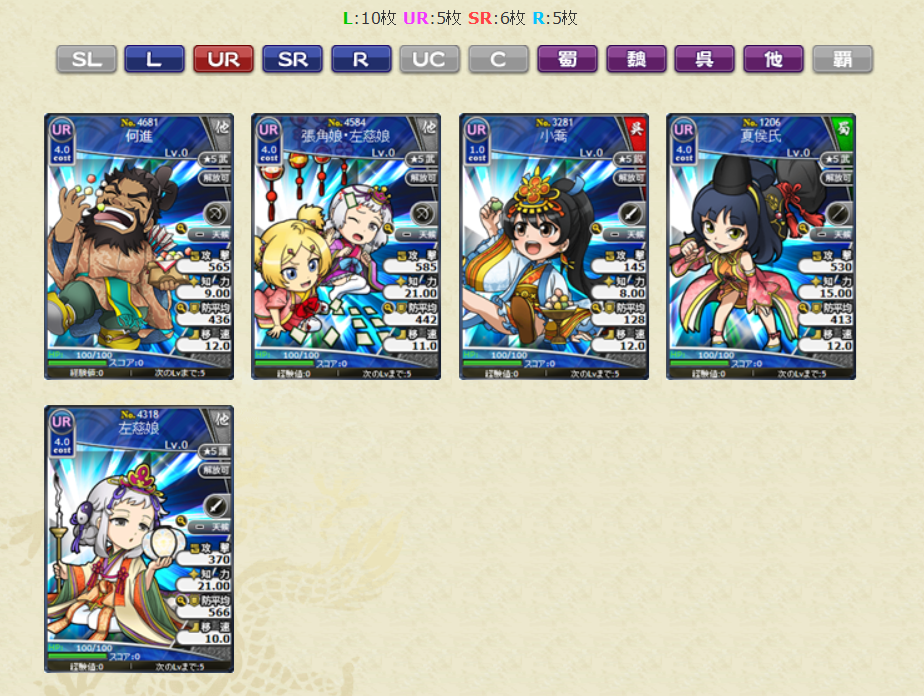This screenshot has height=696, width=924.
Task: Filter cards by the 魏 faction
Action: point(636,59)
